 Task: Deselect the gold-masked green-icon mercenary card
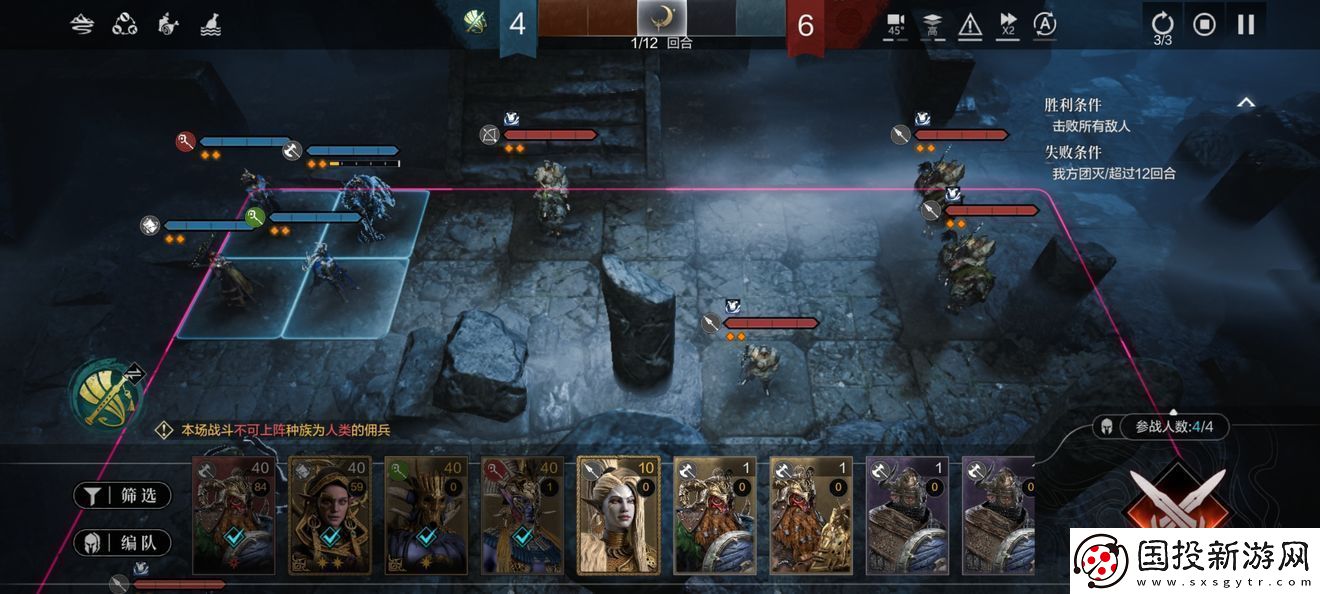tap(425, 515)
